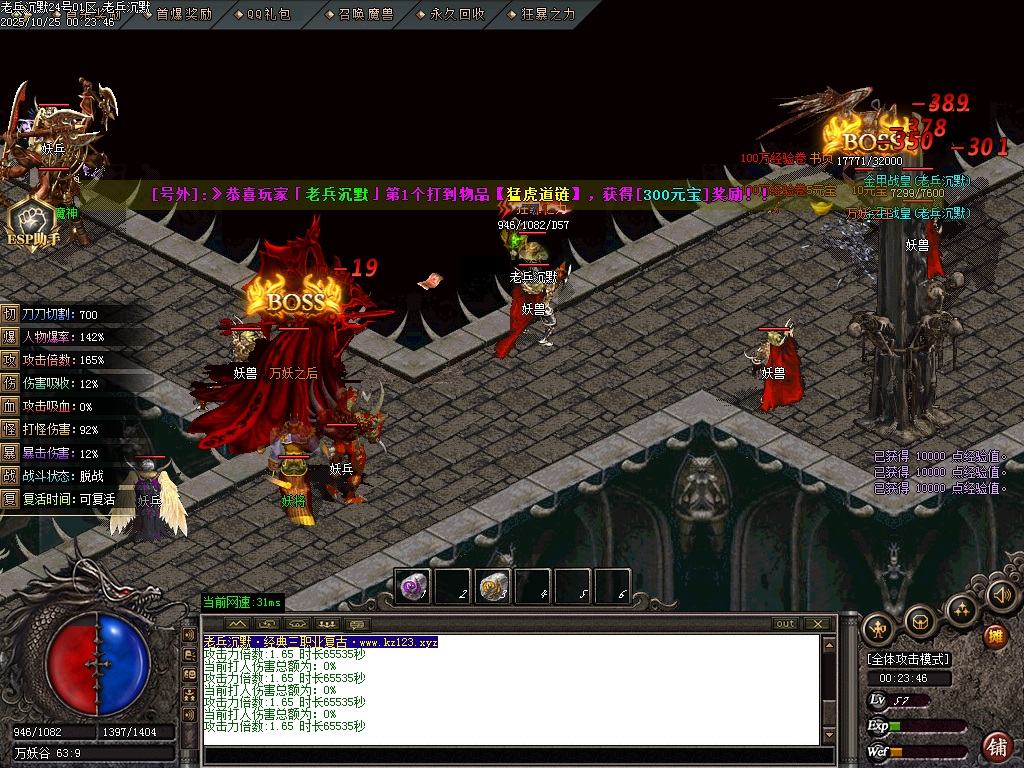Image resolution: width=1024 pixels, height=768 pixels.
Task: Open the character equipment round button
Action: coord(878,628)
